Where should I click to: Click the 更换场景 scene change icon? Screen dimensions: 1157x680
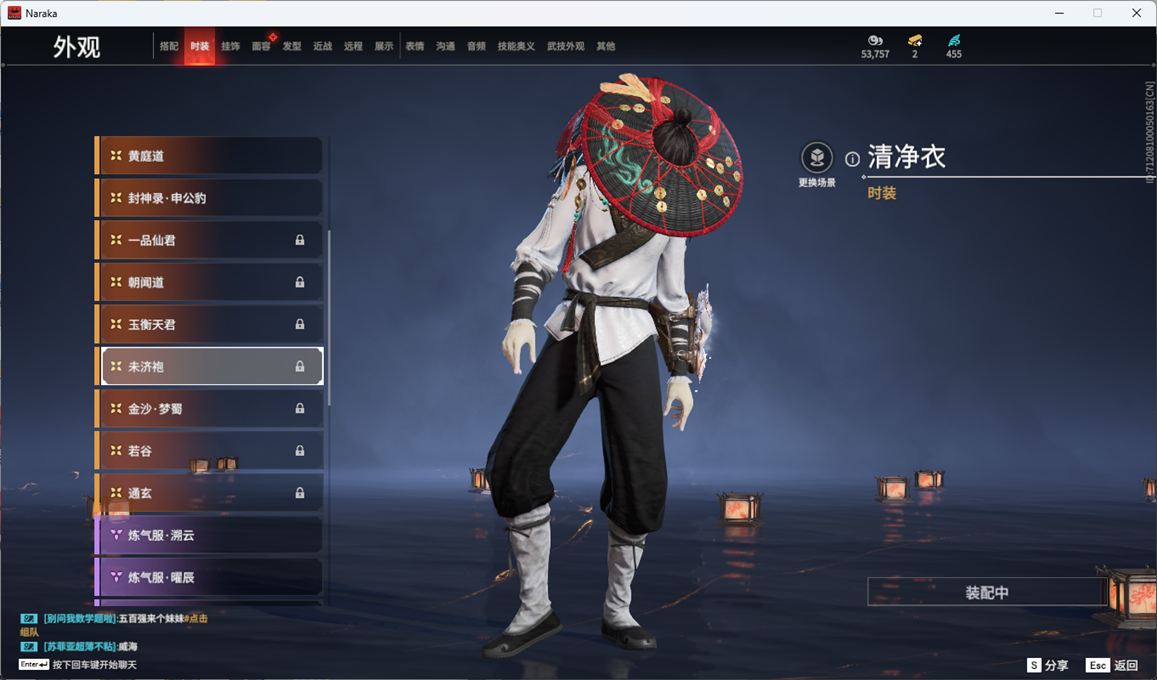coord(817,158)
